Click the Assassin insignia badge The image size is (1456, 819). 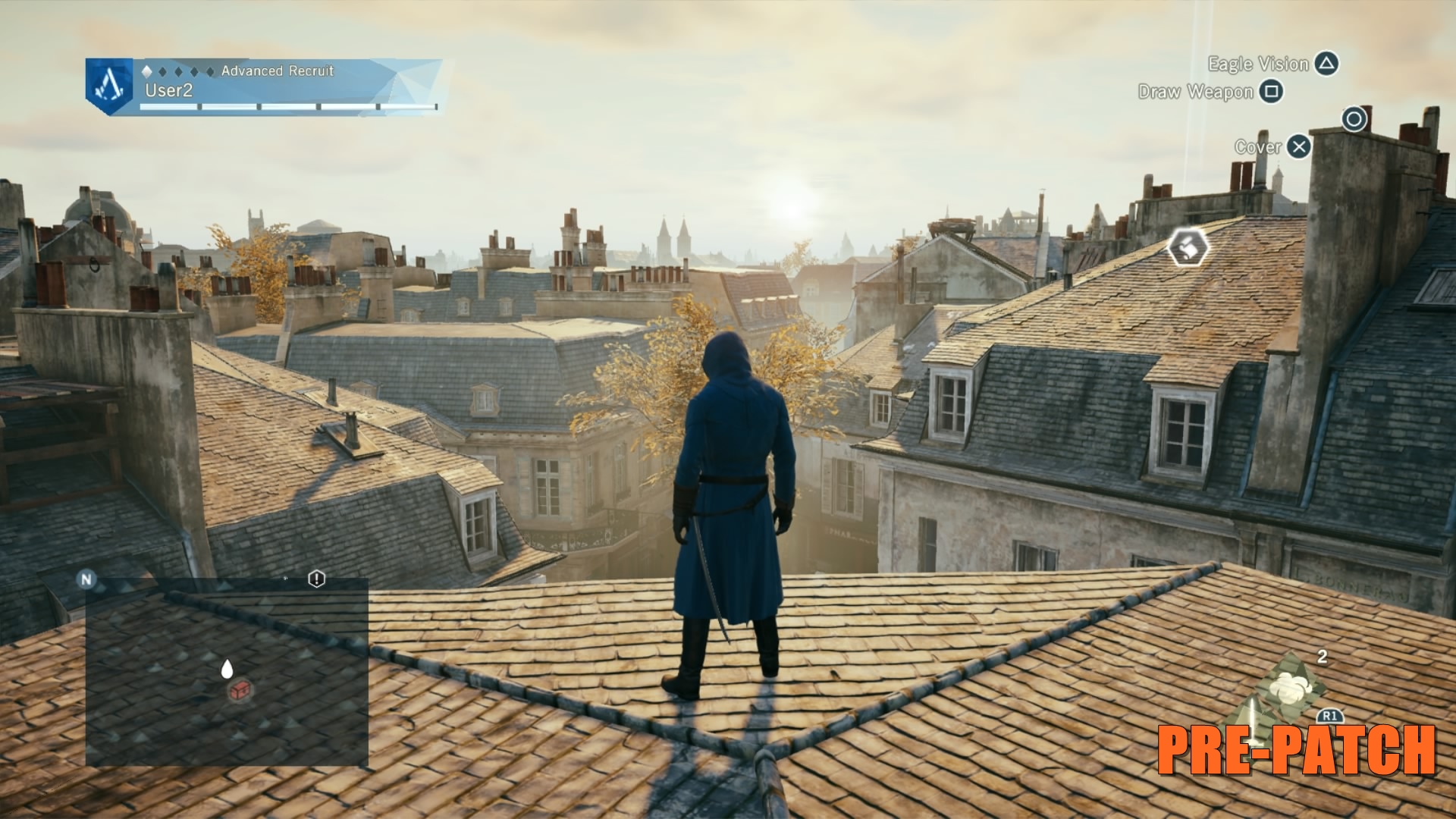pos(109,86)
